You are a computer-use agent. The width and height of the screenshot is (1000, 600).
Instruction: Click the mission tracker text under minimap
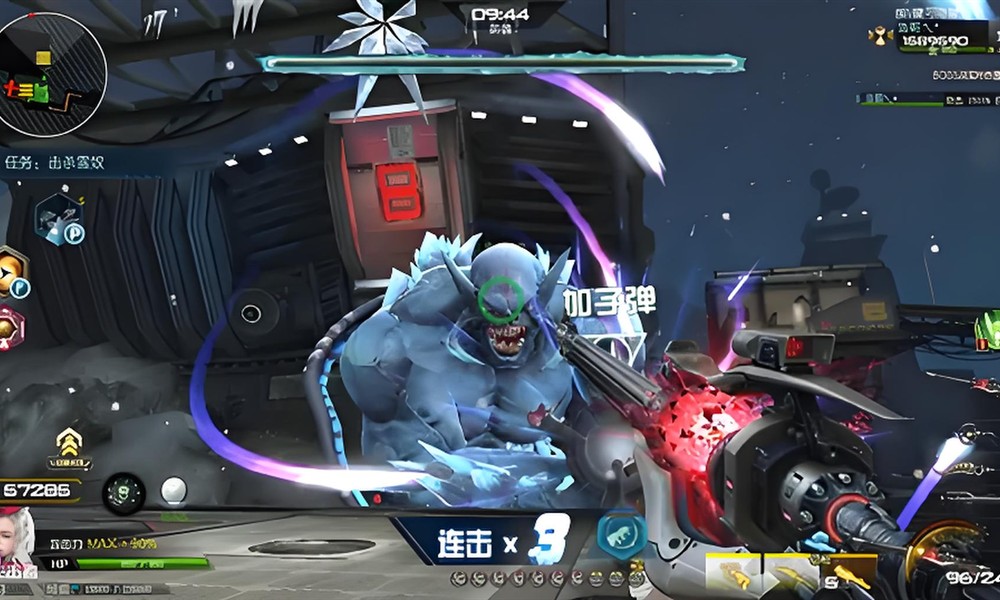coord(55,162)
